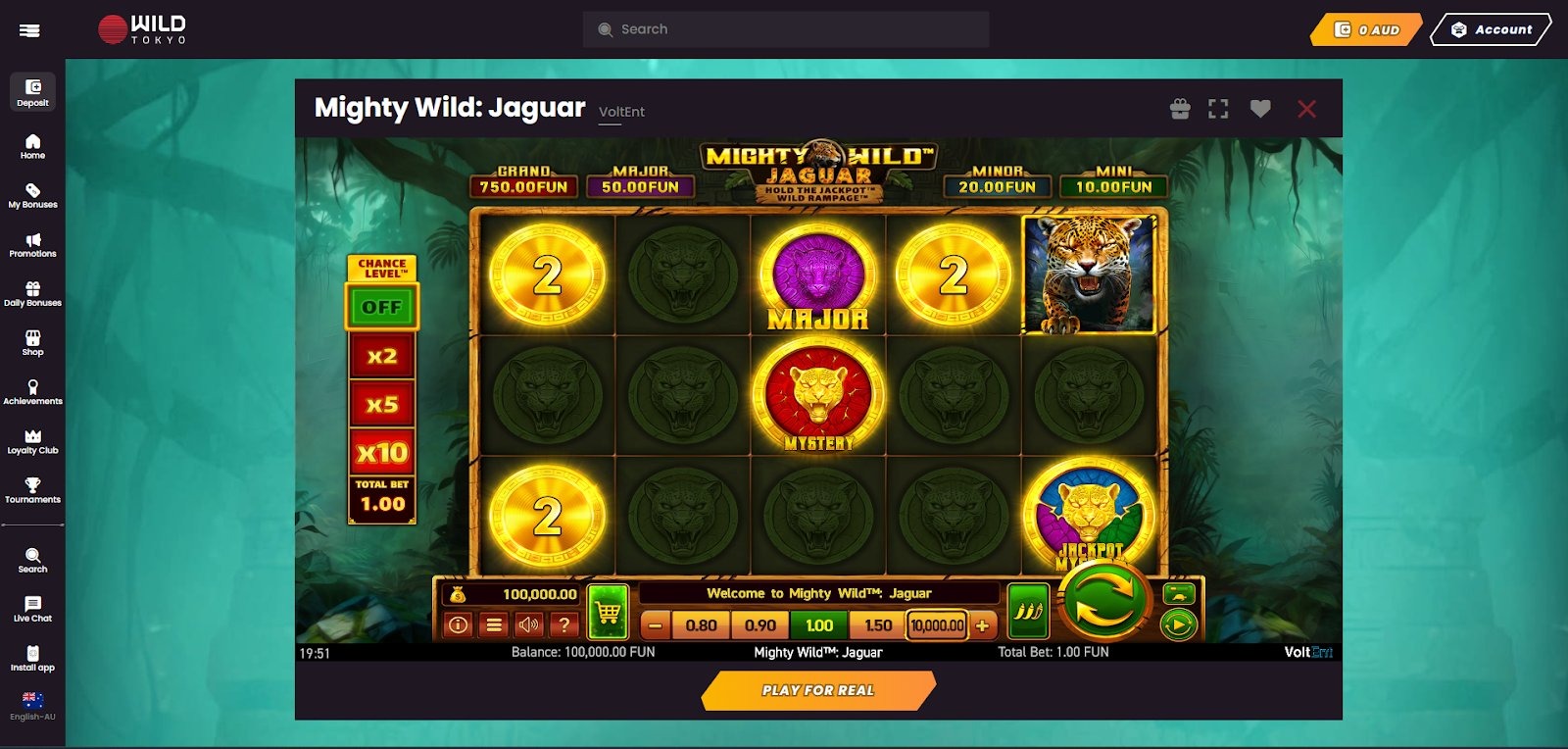
Task: Activate the x10 chance level
Action: point(382,452)
